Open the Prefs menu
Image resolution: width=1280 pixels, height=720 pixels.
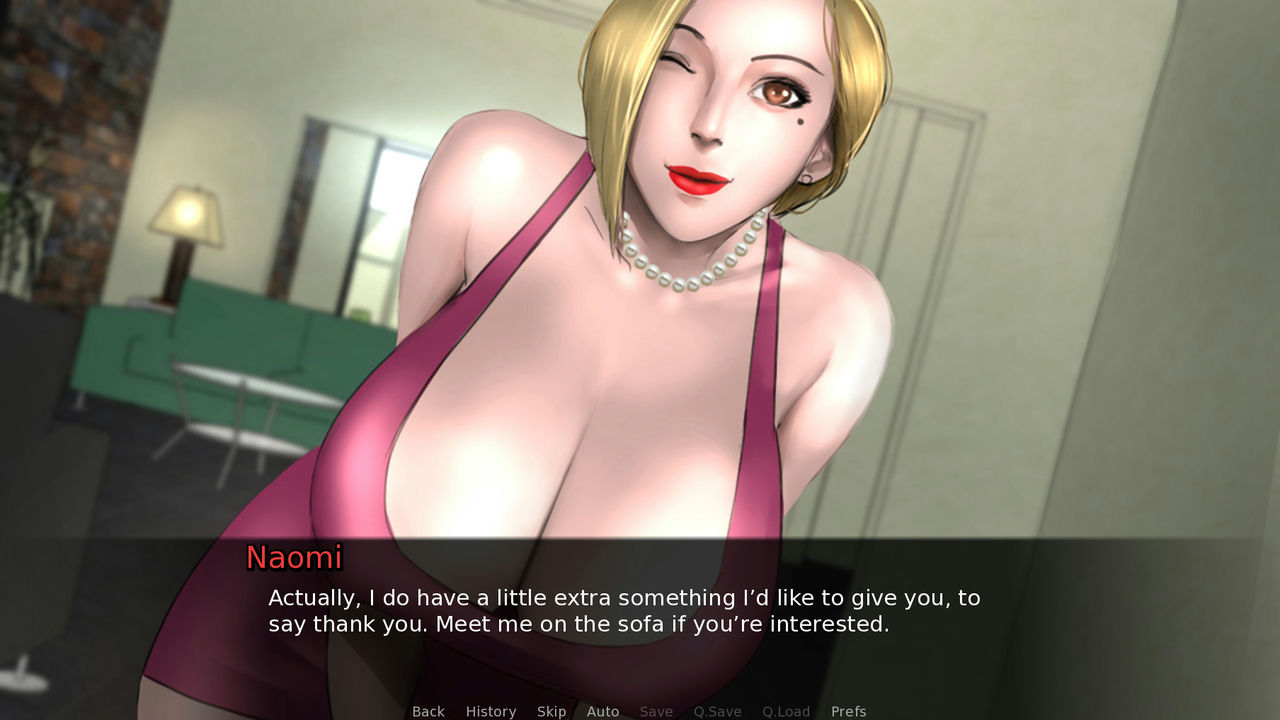click(848, 711)
